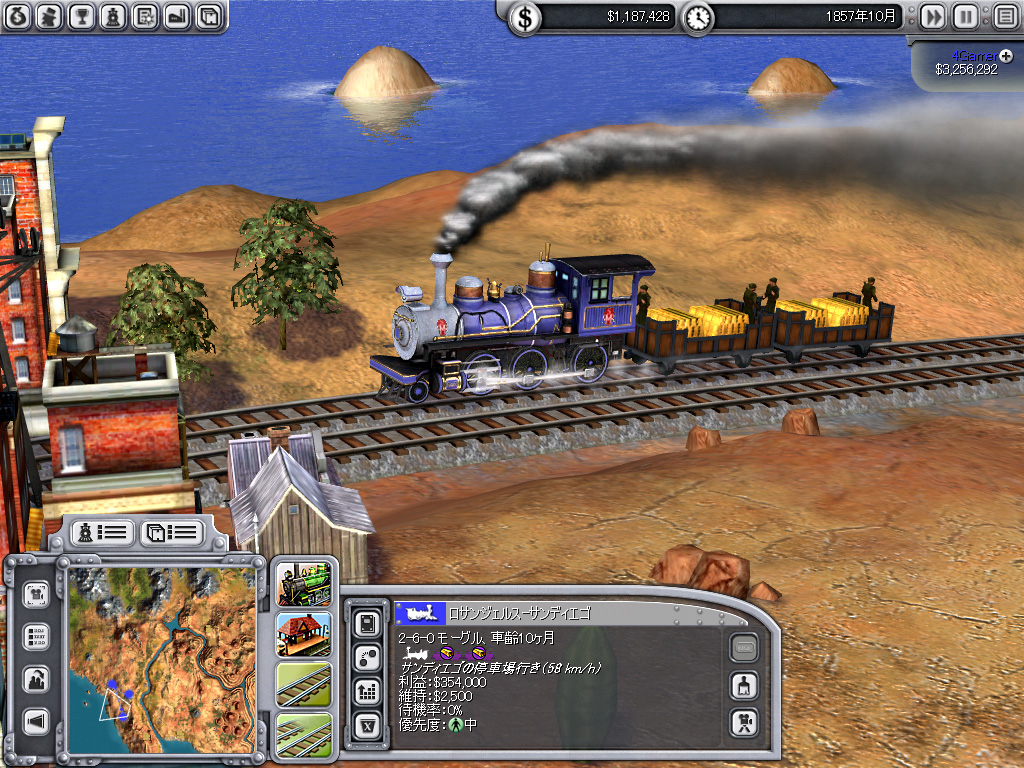Image resolution: width=1024 pixels, height=768 pixels.
Task: Show the trophy goals screen
Action: tap(82, 16)
